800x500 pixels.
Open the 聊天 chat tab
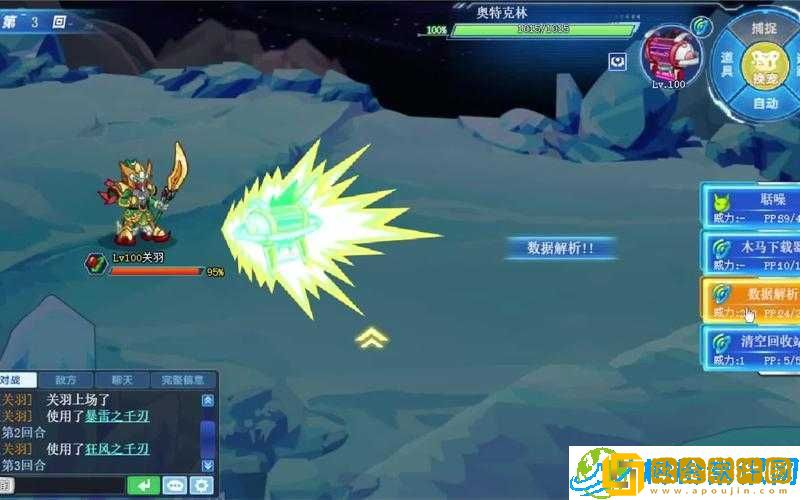[x=122, y=380]
